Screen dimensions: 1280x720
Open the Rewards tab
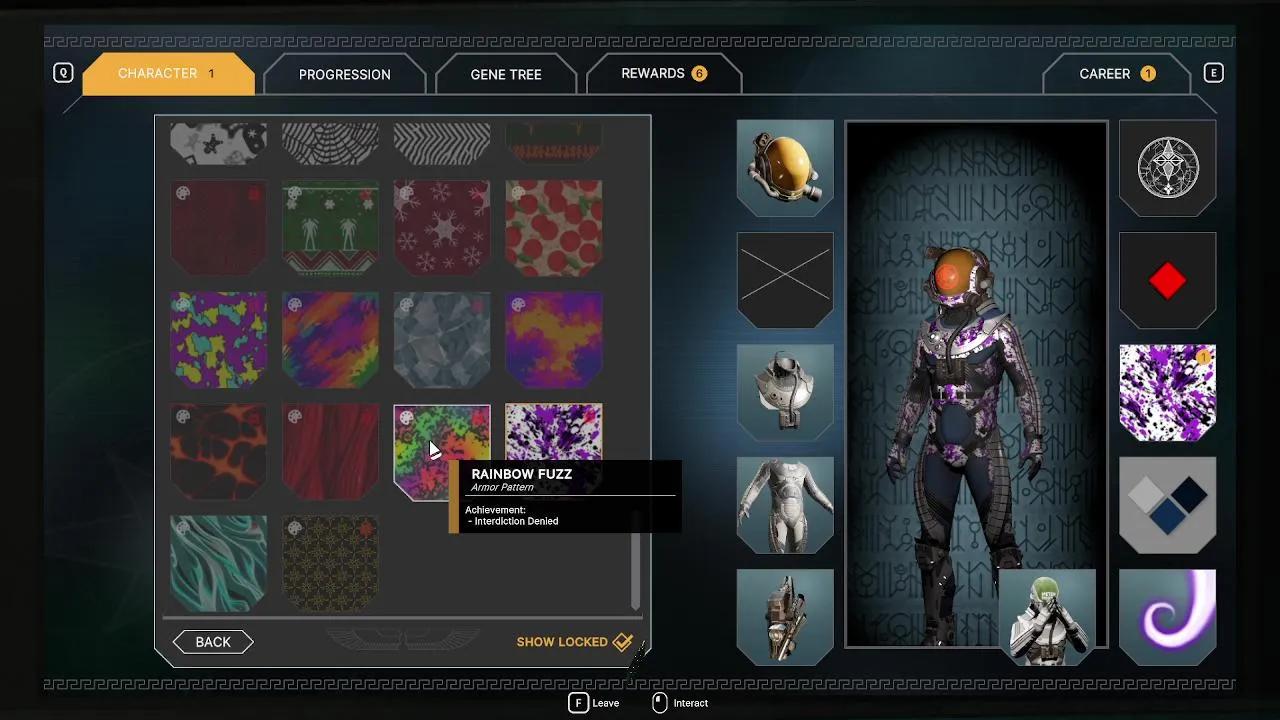663,74
